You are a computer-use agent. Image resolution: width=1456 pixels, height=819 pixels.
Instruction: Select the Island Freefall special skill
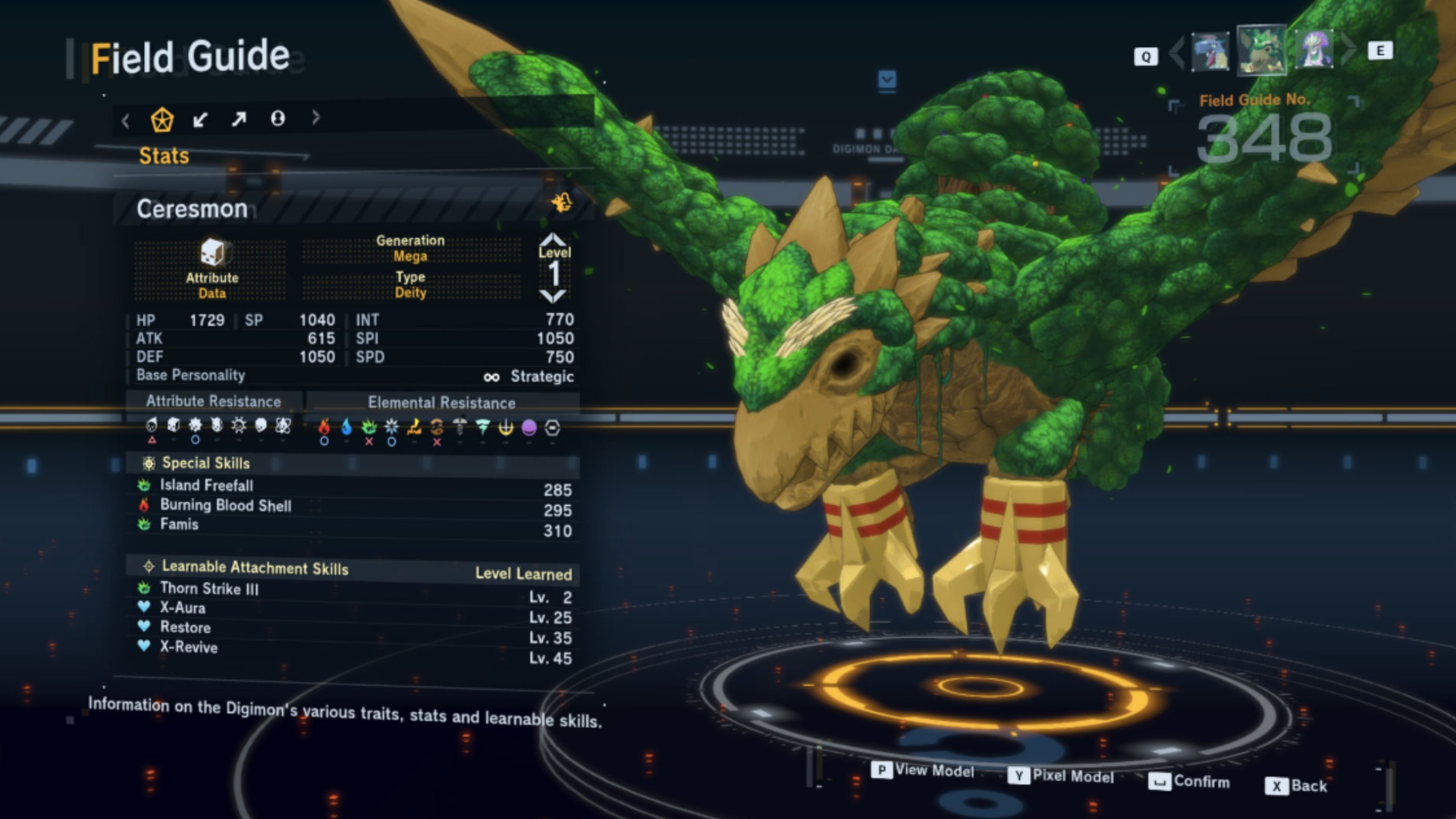206,485
